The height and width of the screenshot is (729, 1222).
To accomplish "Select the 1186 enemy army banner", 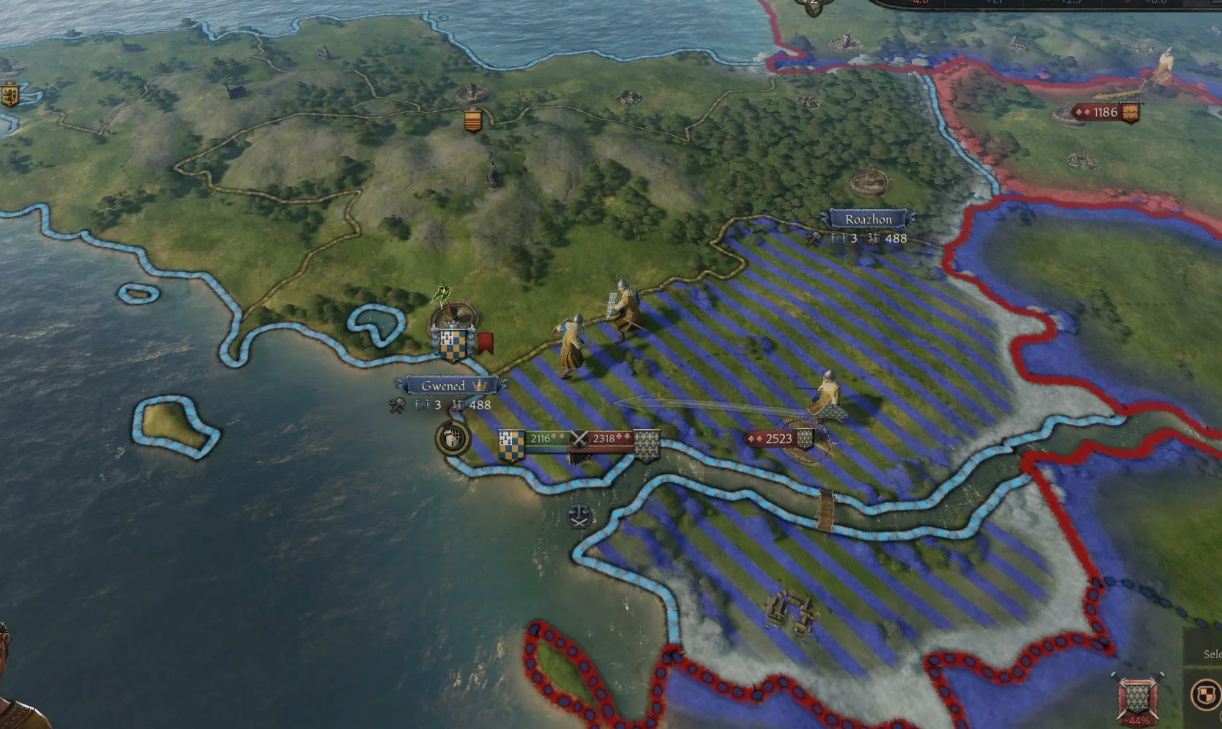I will (1105, 112).
